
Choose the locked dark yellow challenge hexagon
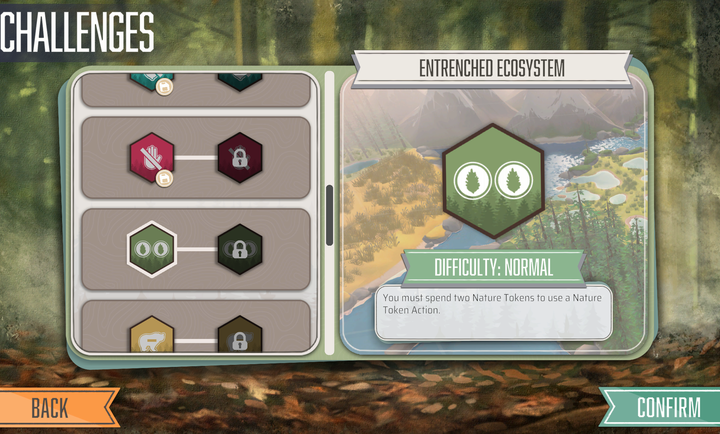pyautogui.click(x=238, y=338)
